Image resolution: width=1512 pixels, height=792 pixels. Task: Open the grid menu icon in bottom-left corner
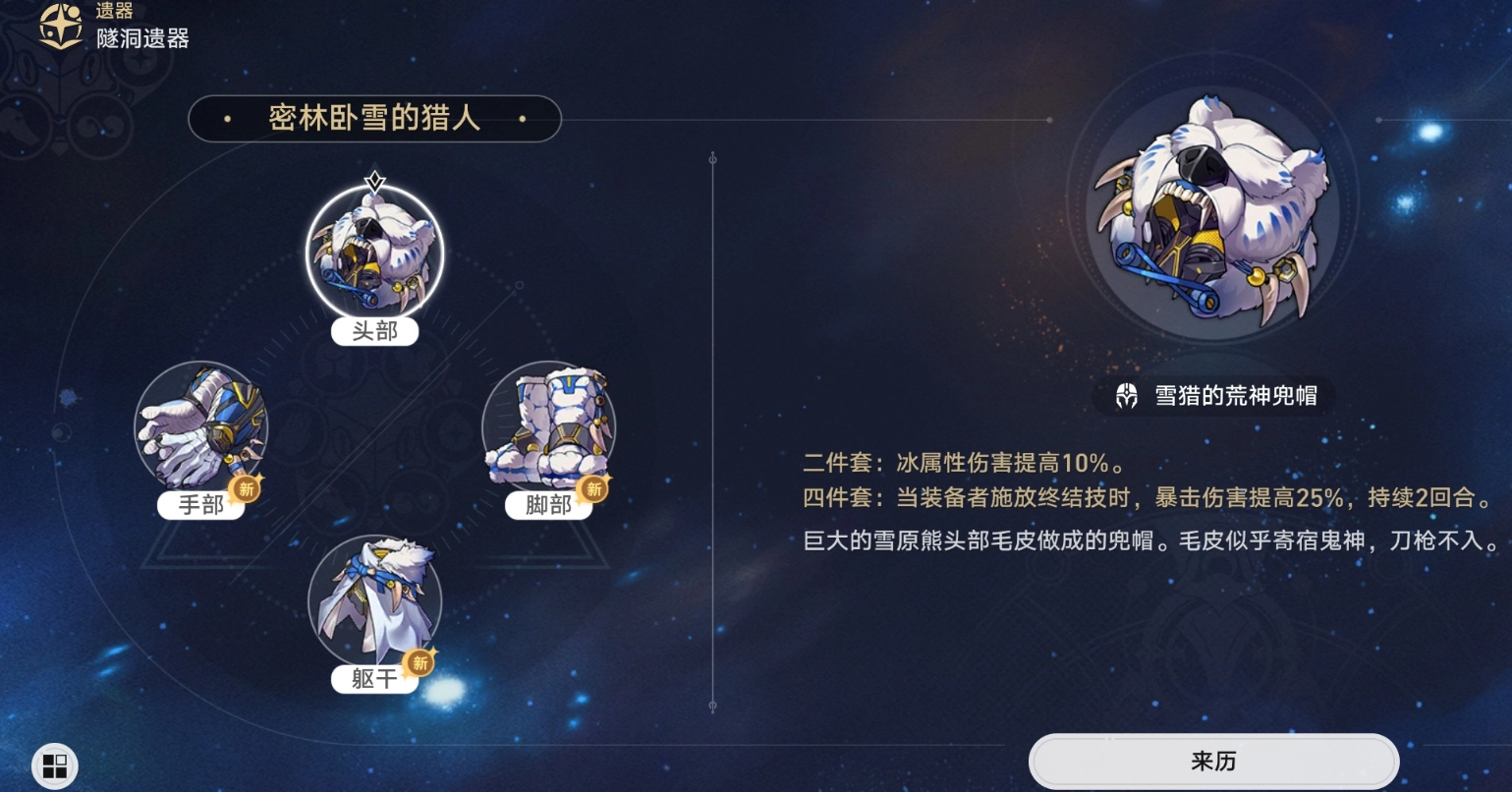tap(54, 765)
